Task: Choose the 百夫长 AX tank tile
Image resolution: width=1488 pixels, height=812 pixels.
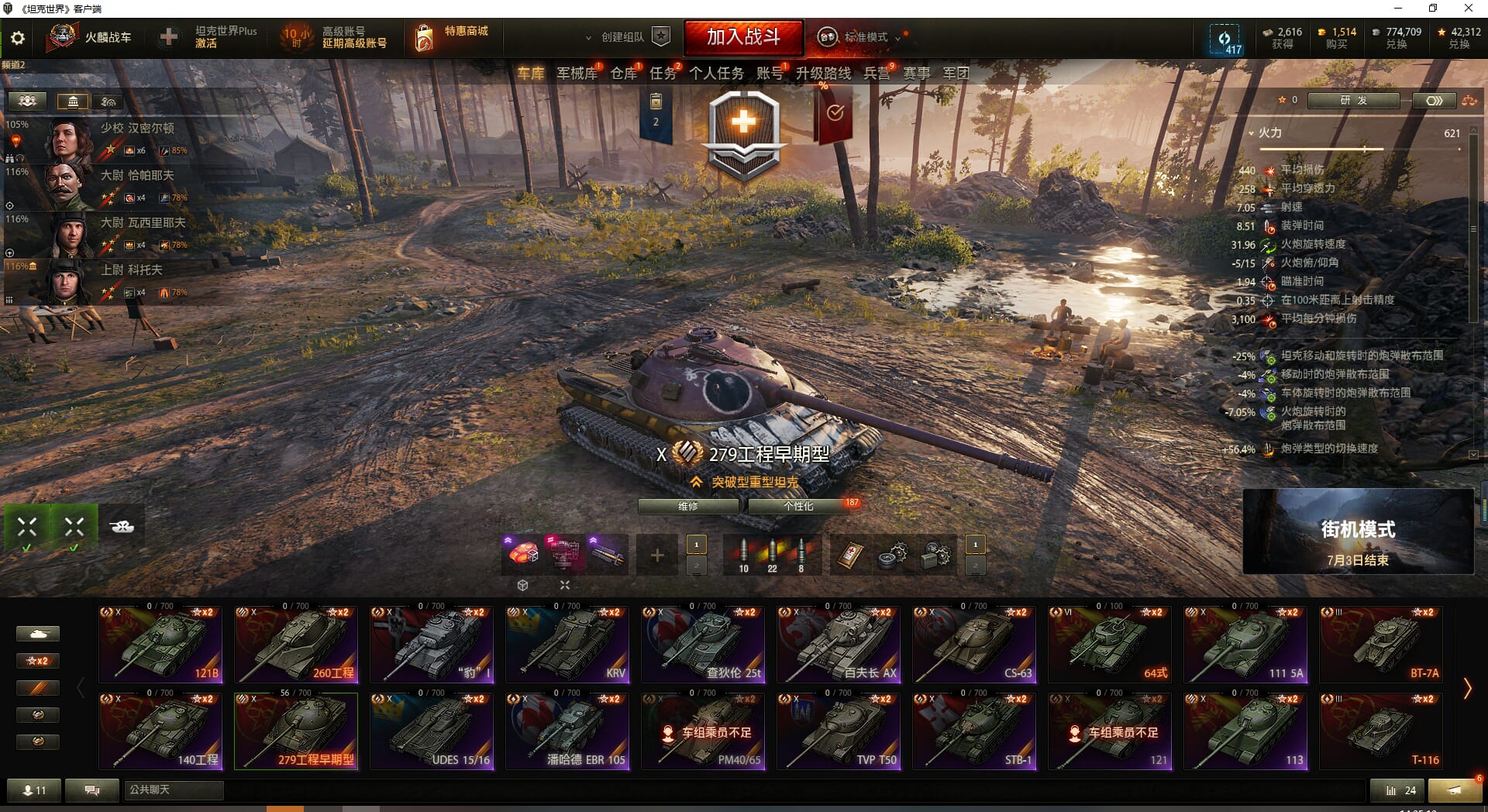Action: coord(839,645)
